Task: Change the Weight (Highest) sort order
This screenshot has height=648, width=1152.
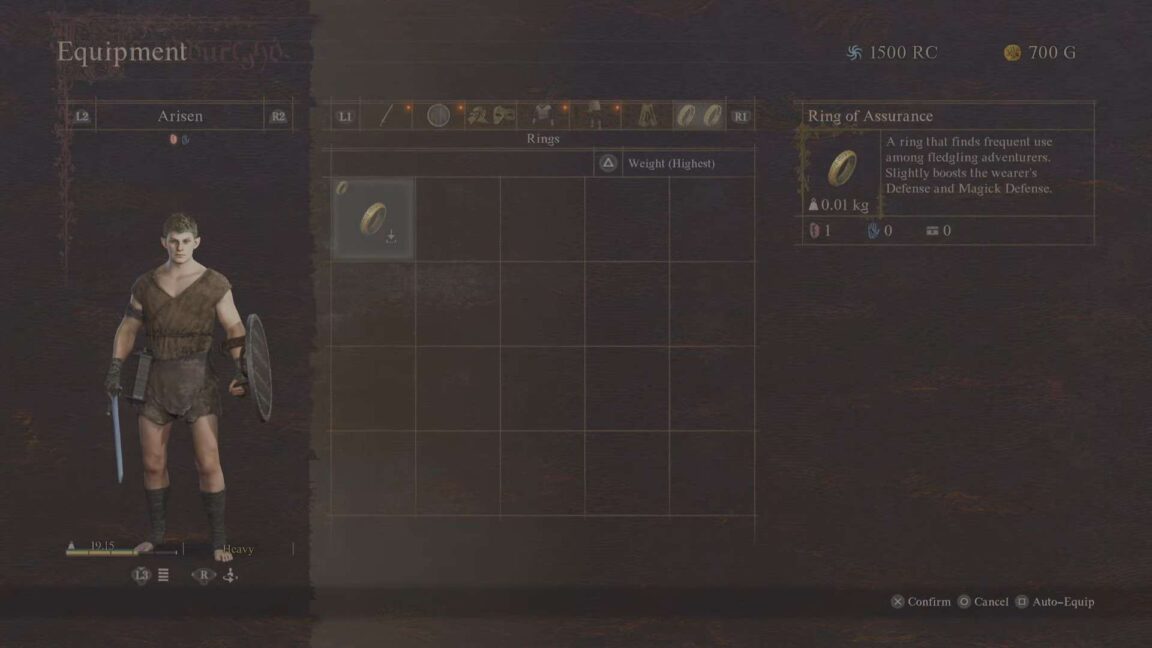Action: (x=670, y=163)
